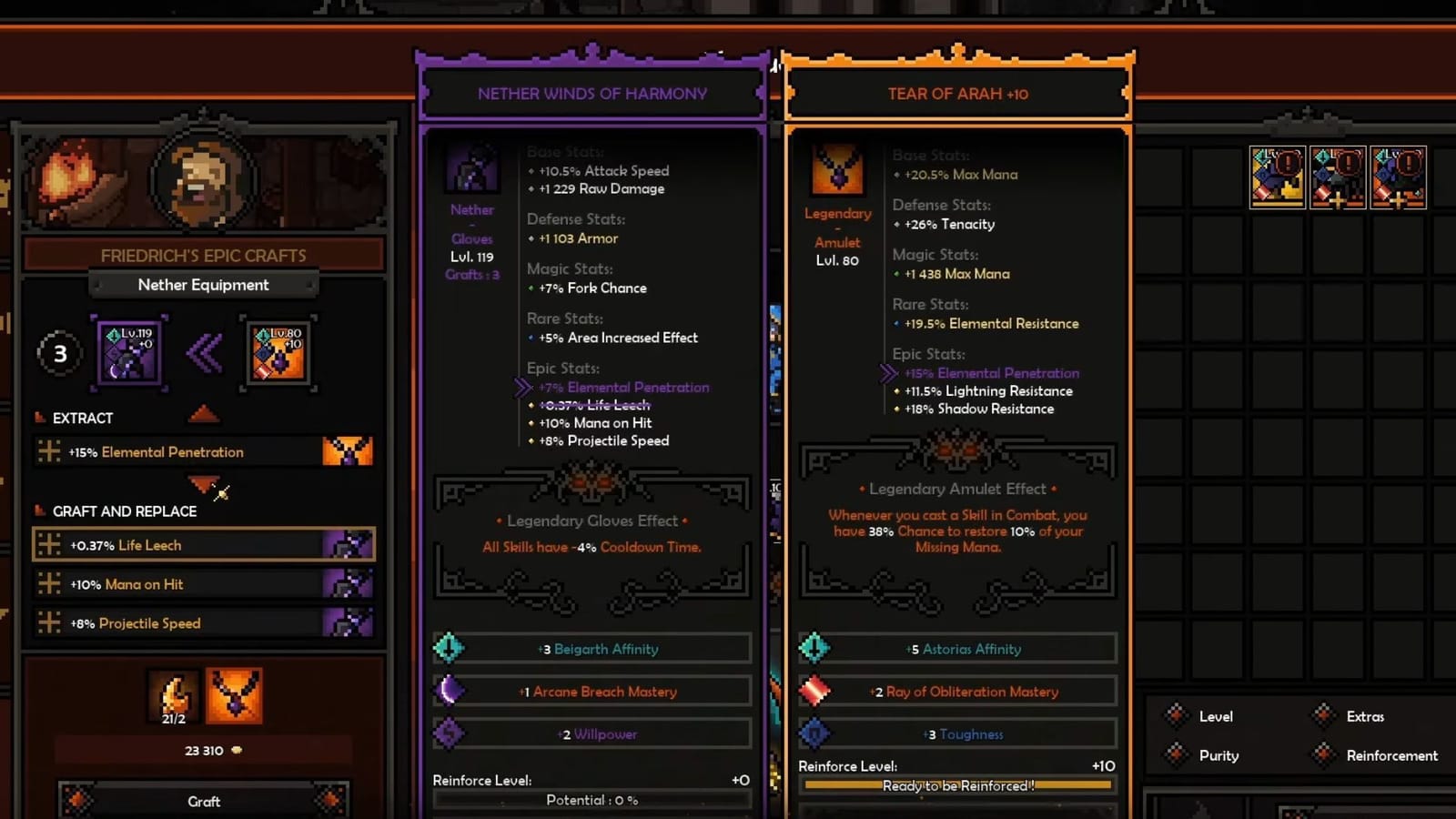Screen dimensions: 1456x819
Task: Expand the Extract section arrow
Action: tap(204, 414)
